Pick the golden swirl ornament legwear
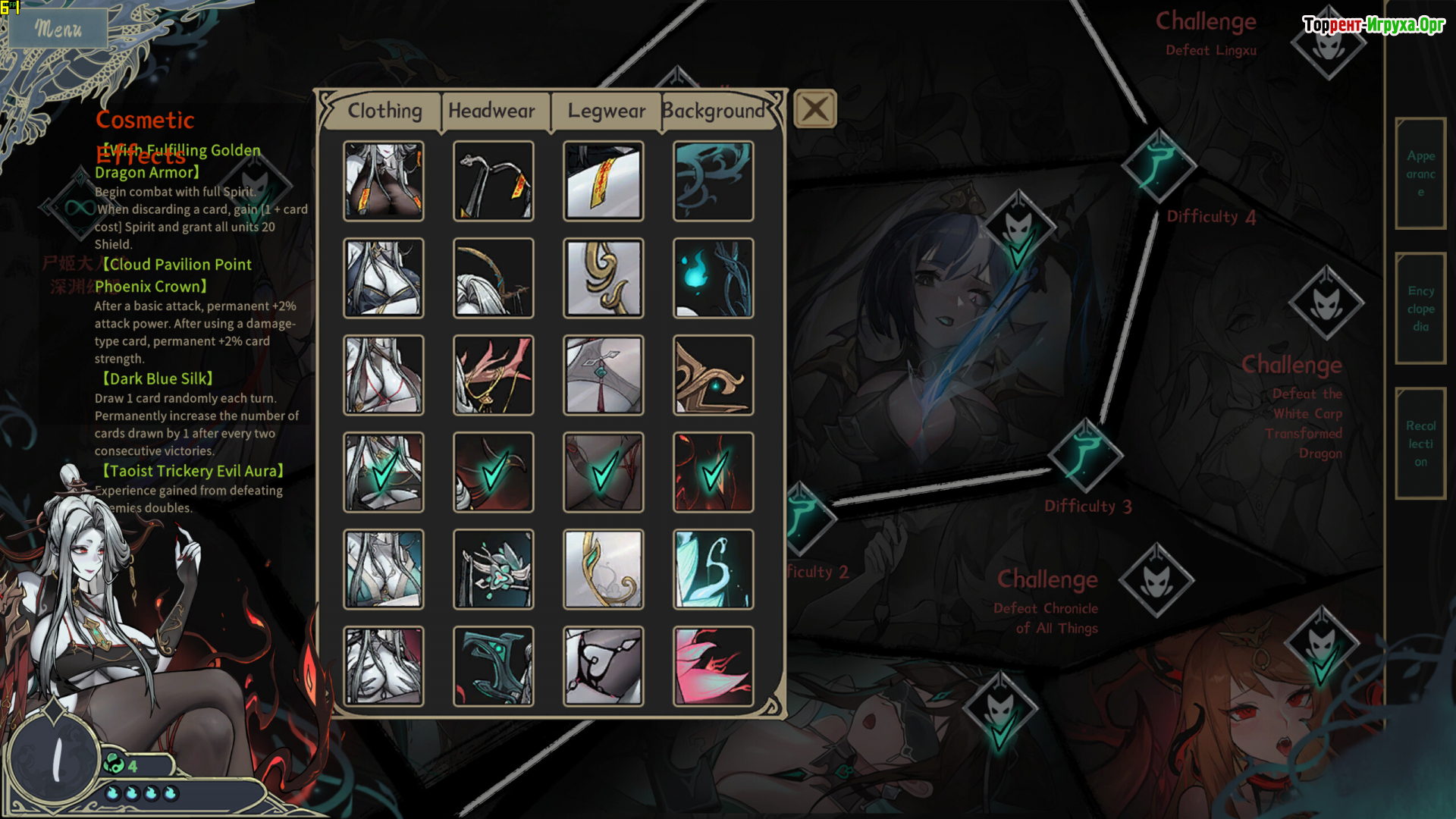 pyautogui.click(x=603, y=278)
